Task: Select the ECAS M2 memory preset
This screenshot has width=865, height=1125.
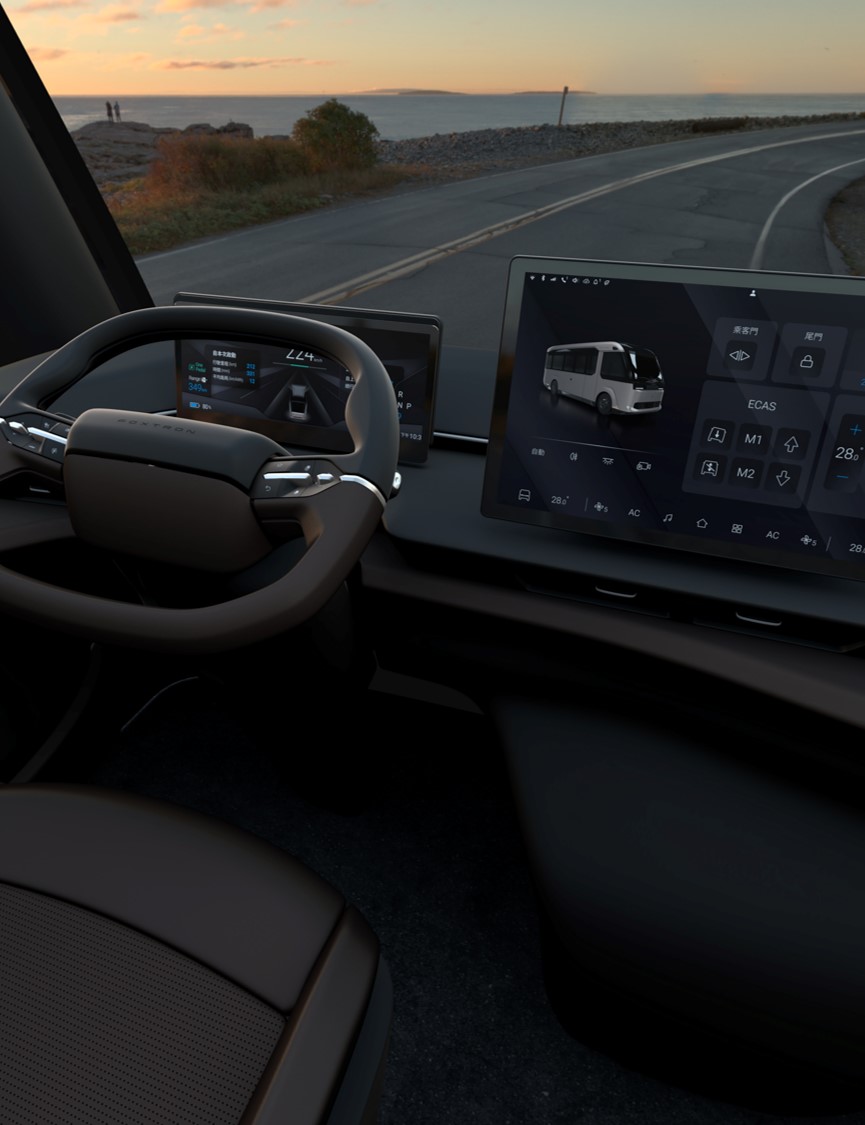Action: [x=745, y=473]
